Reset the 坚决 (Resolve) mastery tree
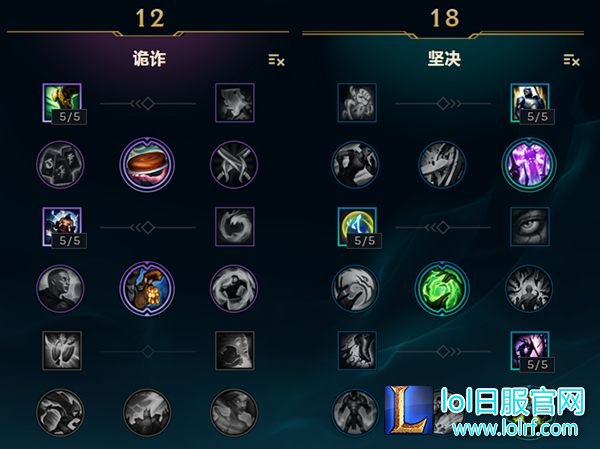Viewport: 600px width, 449px height. point(571,60)
